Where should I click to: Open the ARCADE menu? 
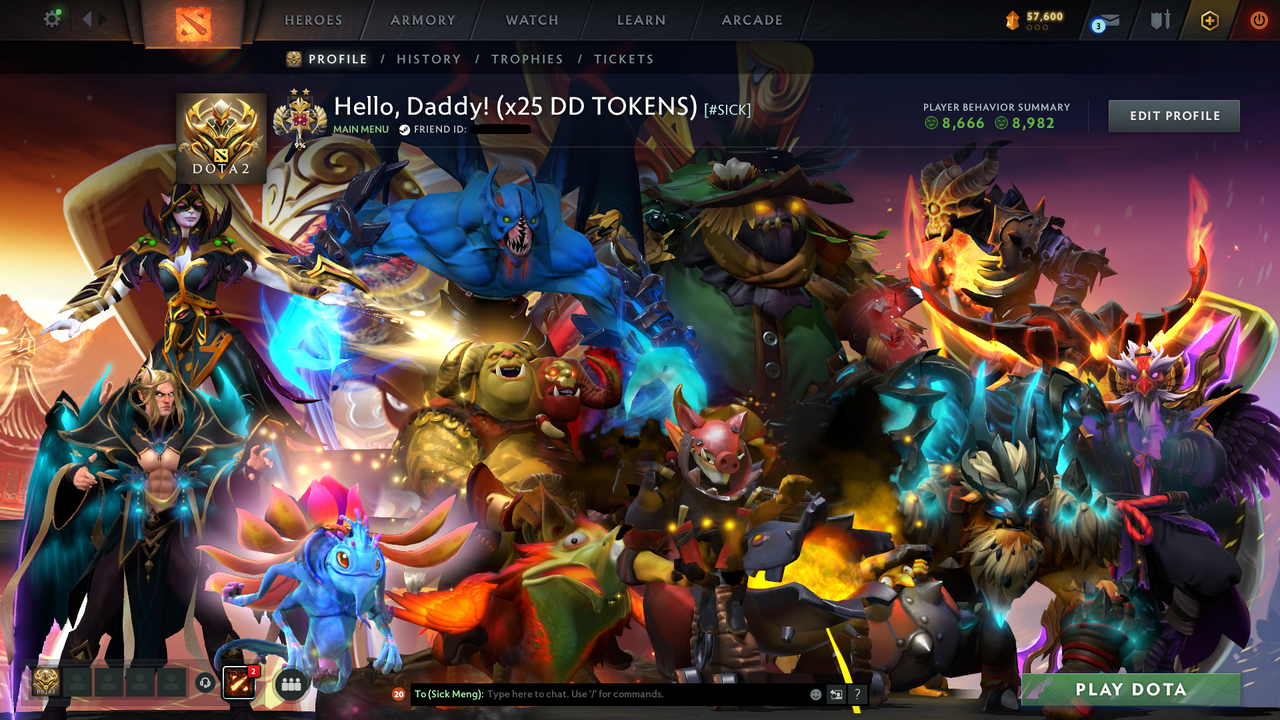pyautogui.click(x=751, y=20)
